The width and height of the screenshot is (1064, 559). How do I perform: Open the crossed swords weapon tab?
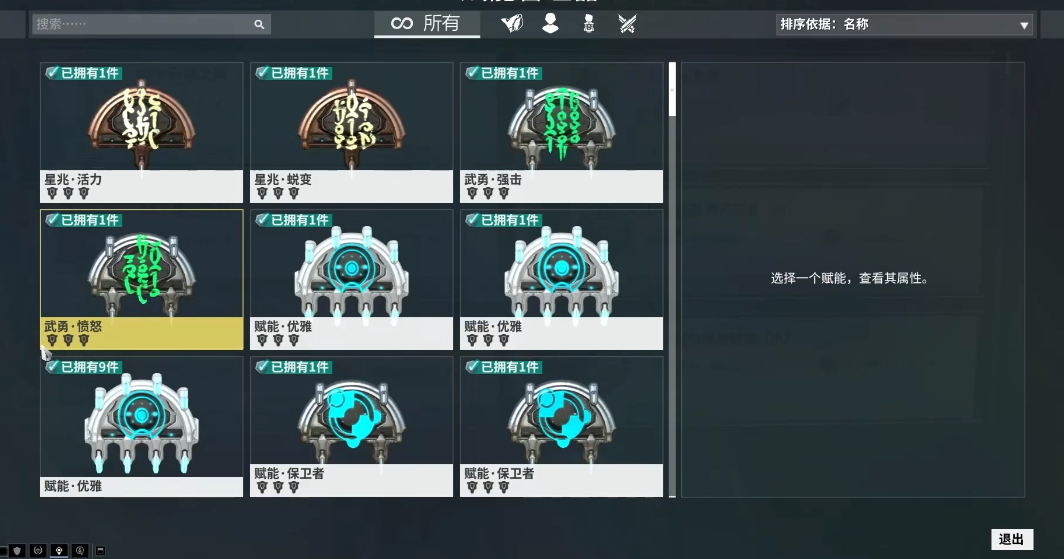point(628,23)
